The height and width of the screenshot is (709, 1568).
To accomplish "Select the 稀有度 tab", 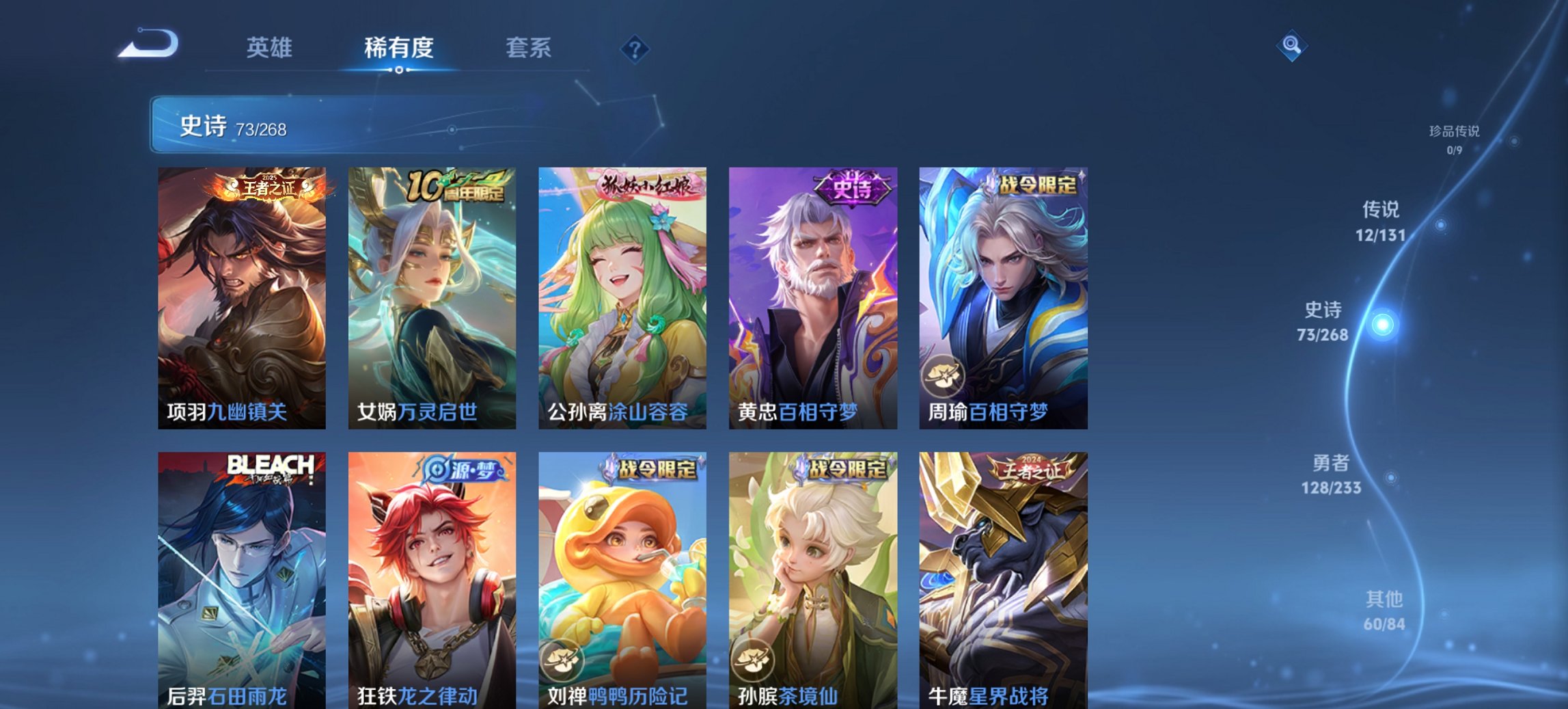I will [x=398, y=46].
